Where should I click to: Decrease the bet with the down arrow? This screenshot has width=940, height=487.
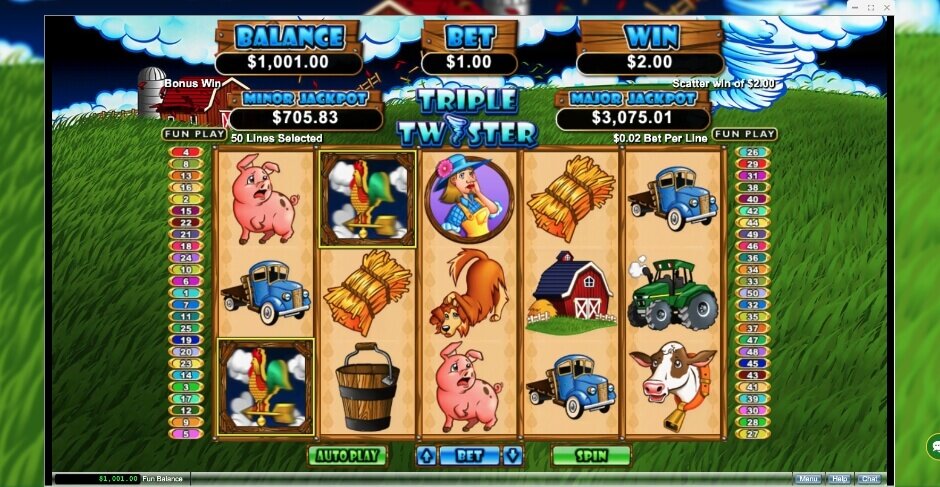coord(513,456)
